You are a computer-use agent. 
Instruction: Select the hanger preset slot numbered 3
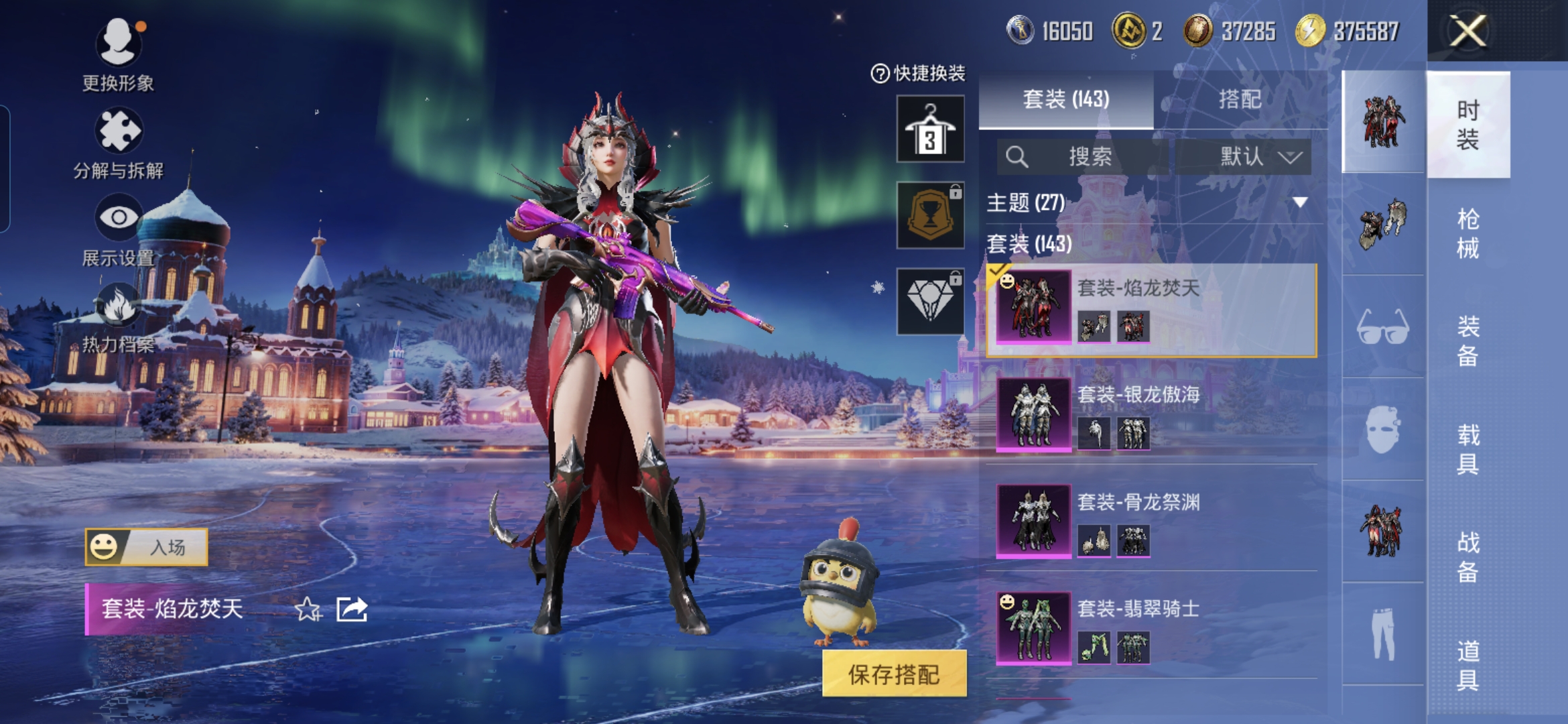(930, 129)
